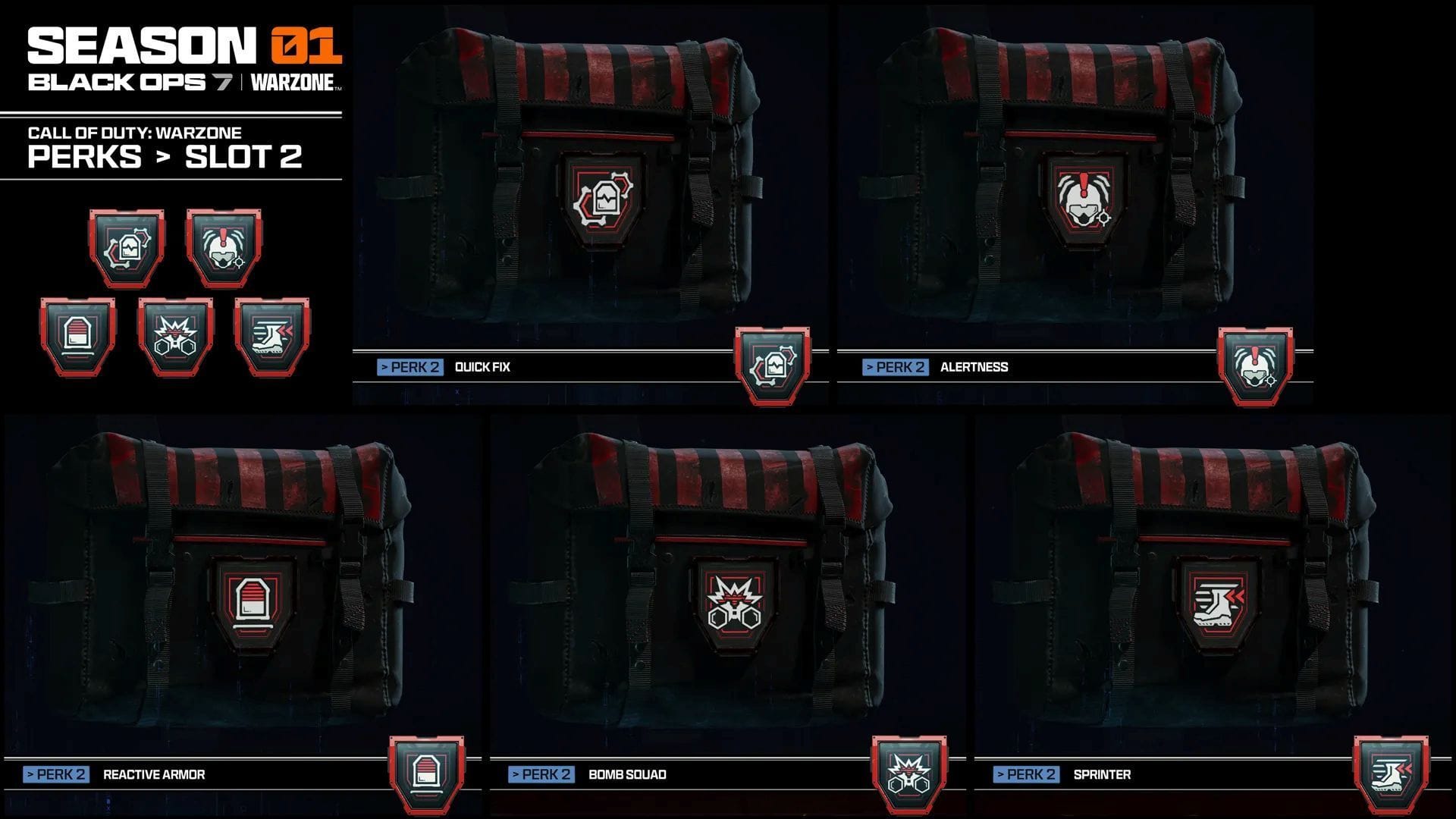
Task: Click the SEASON 01 header logo
Action: click(x=186, y=45)
